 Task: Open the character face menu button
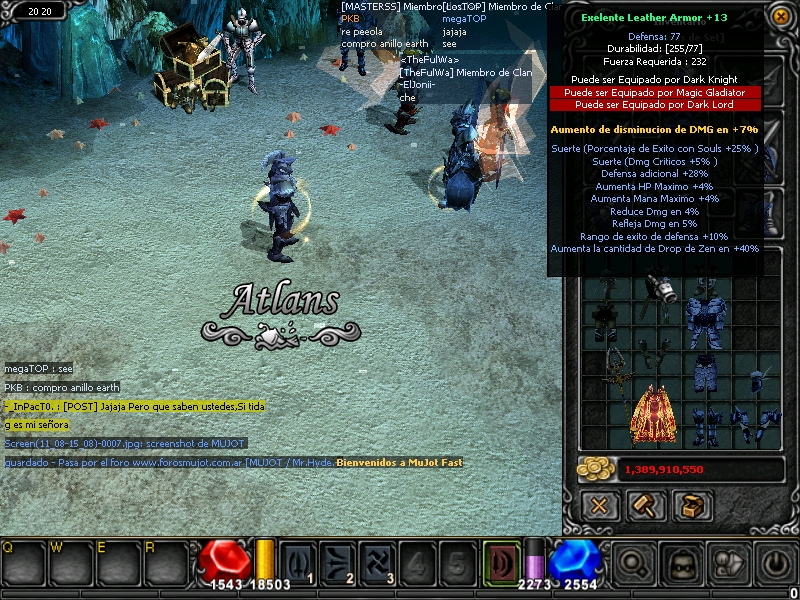680,563
